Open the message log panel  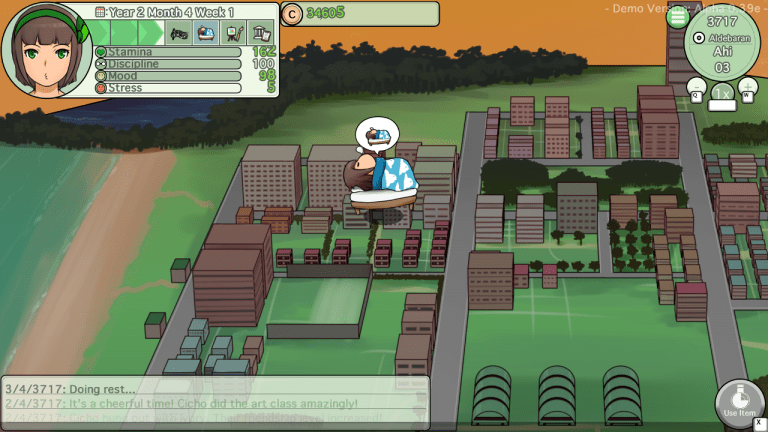coord(216,403)
